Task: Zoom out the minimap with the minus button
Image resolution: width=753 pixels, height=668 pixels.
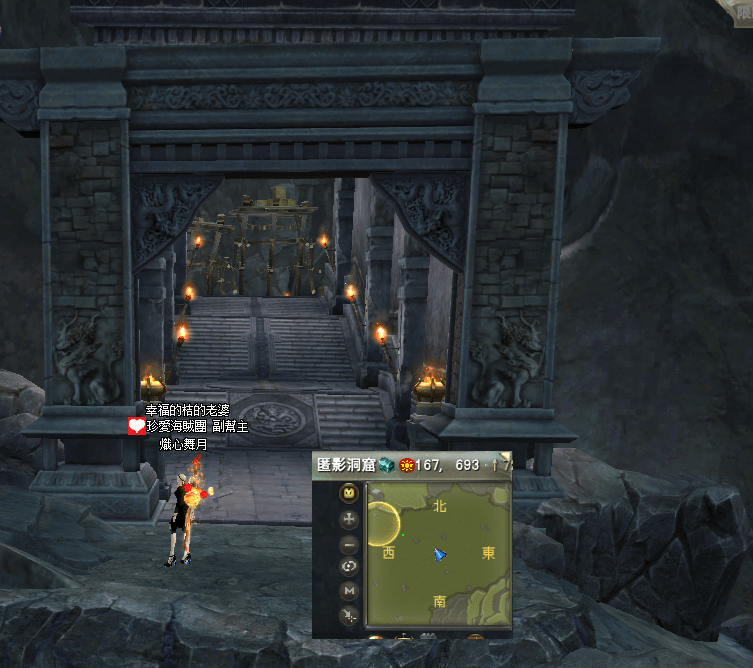Action: [x=349, y=545]
